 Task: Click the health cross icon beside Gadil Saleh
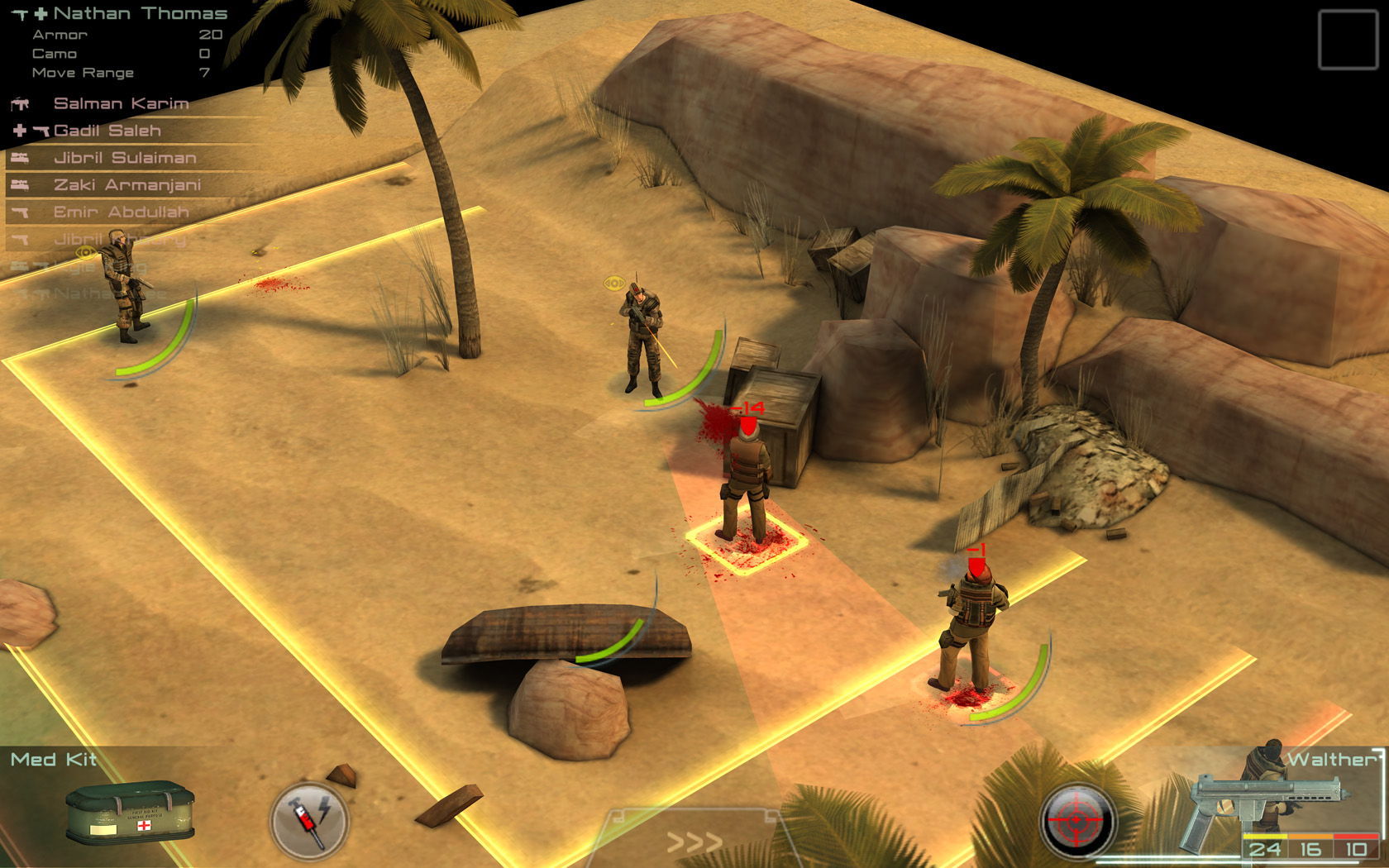[18, 131]
